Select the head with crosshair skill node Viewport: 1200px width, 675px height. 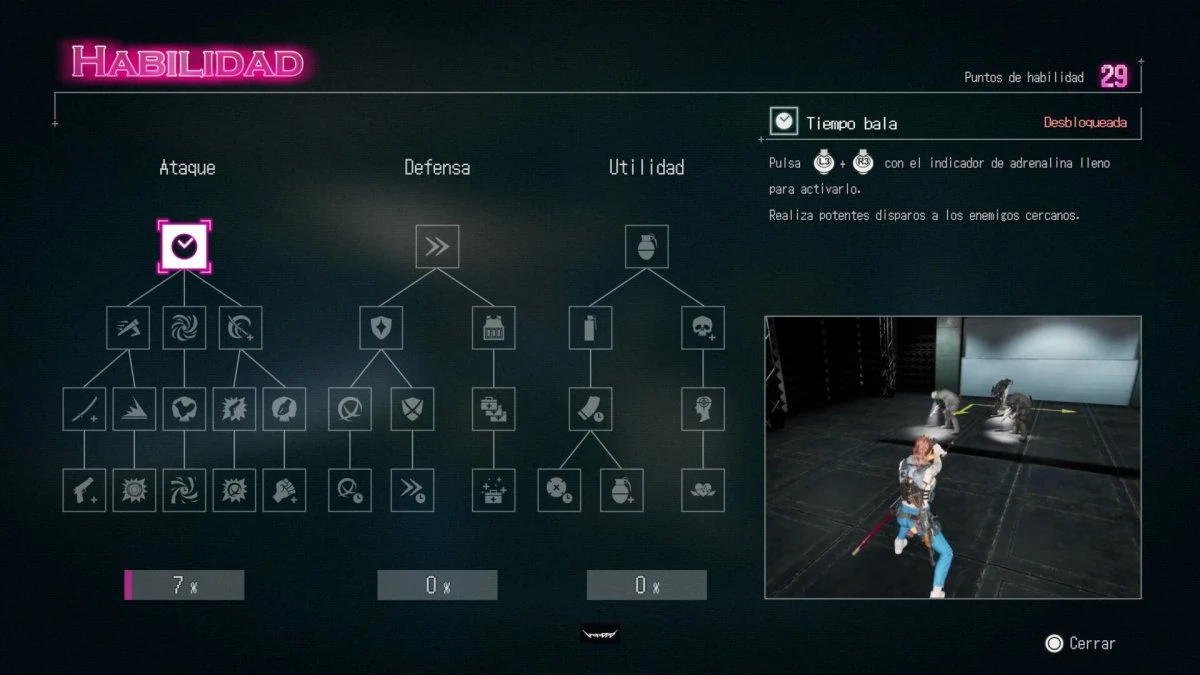click(702, 409)
